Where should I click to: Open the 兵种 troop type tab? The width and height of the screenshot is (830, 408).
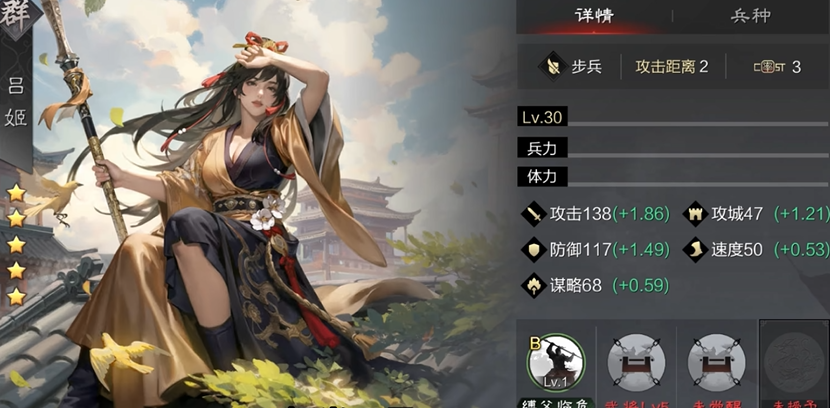(751, 17)
